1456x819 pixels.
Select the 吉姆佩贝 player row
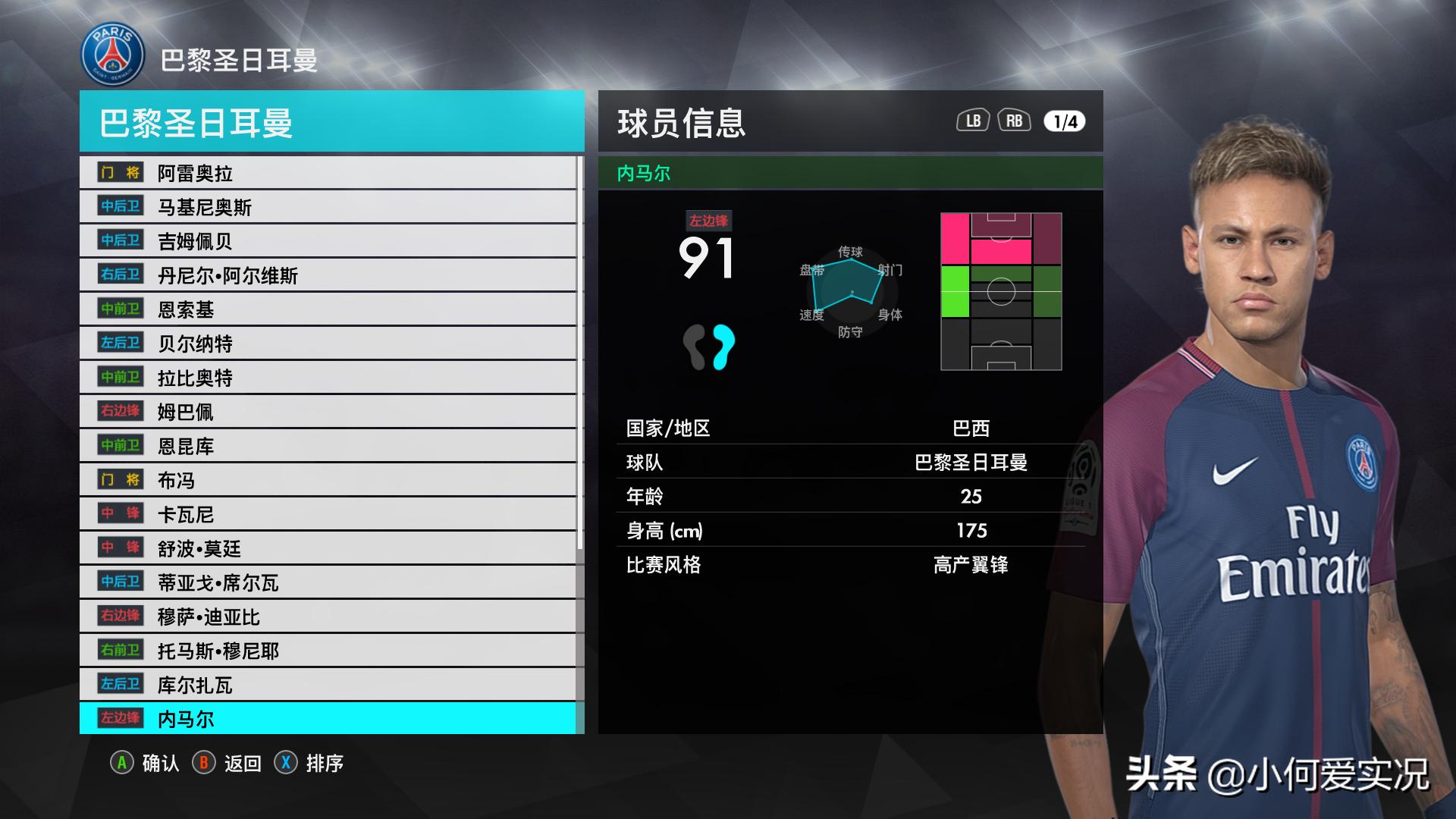(328, 241)
